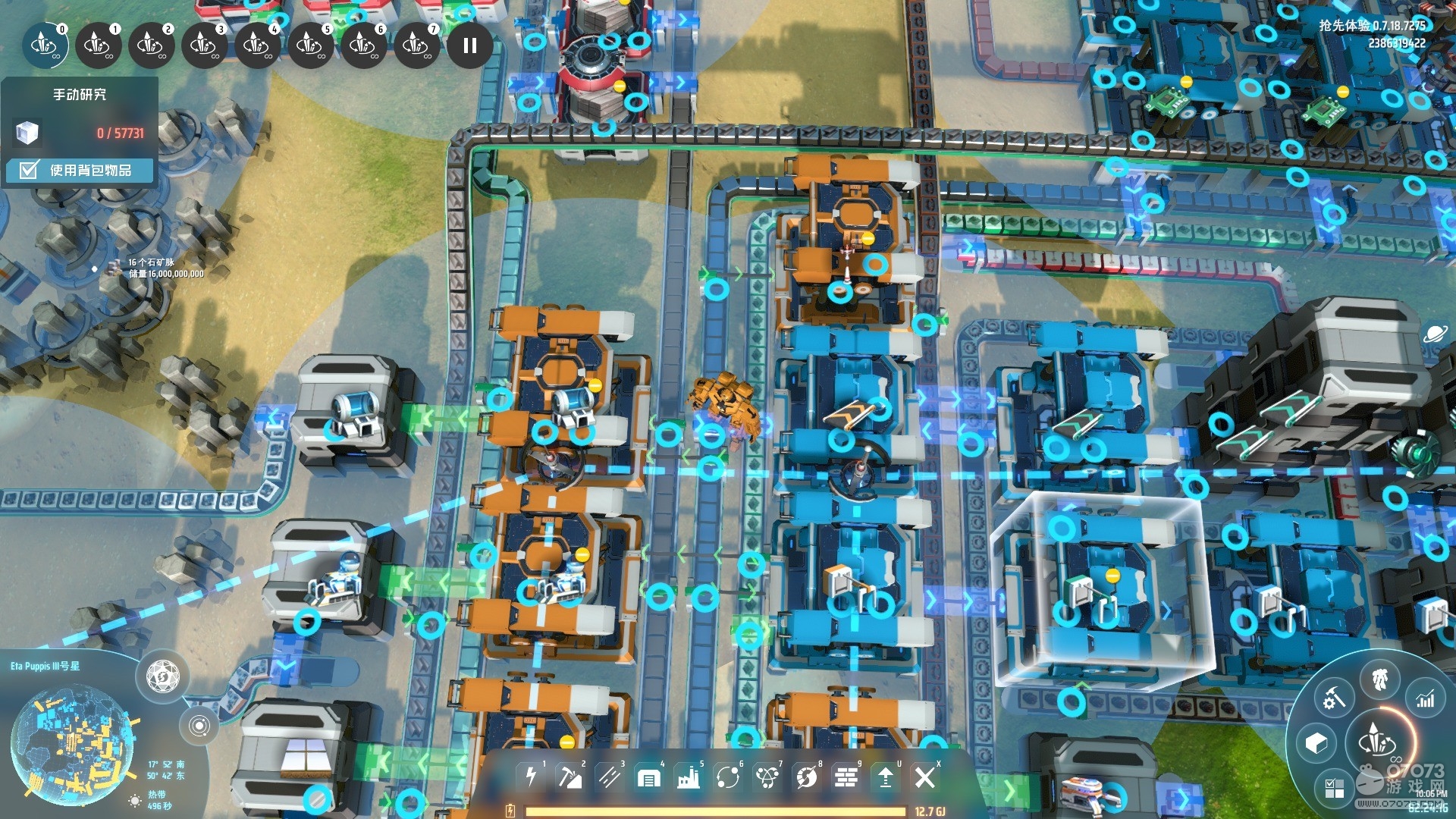
Task: Open the brick wall foundation category
Action: 846,777
